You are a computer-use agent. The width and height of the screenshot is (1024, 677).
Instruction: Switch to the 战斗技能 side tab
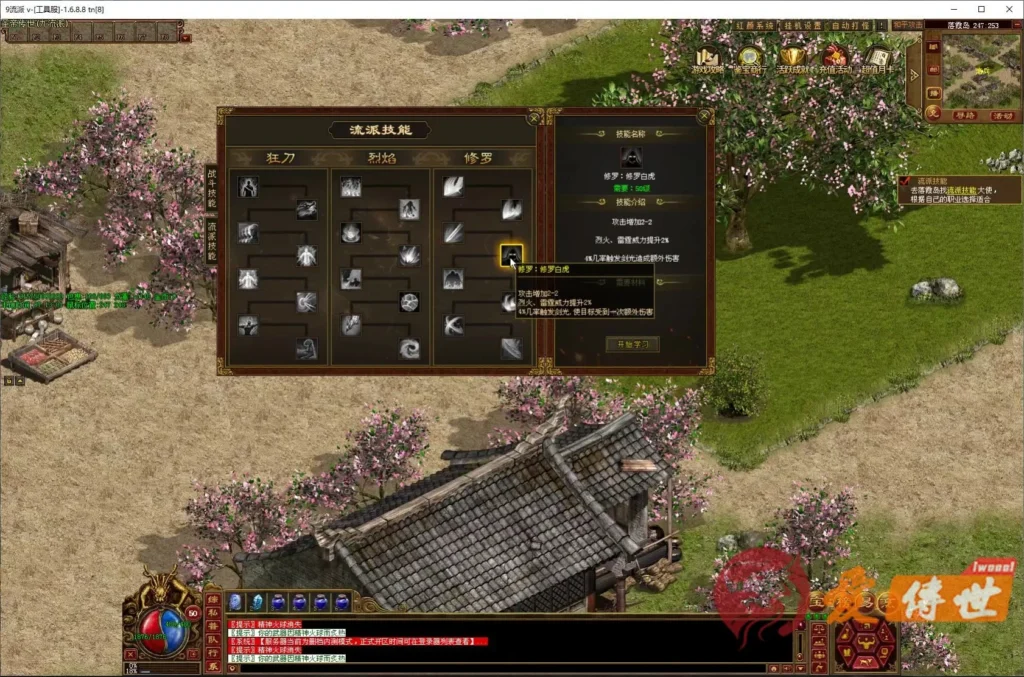click(x=211, y=189)
